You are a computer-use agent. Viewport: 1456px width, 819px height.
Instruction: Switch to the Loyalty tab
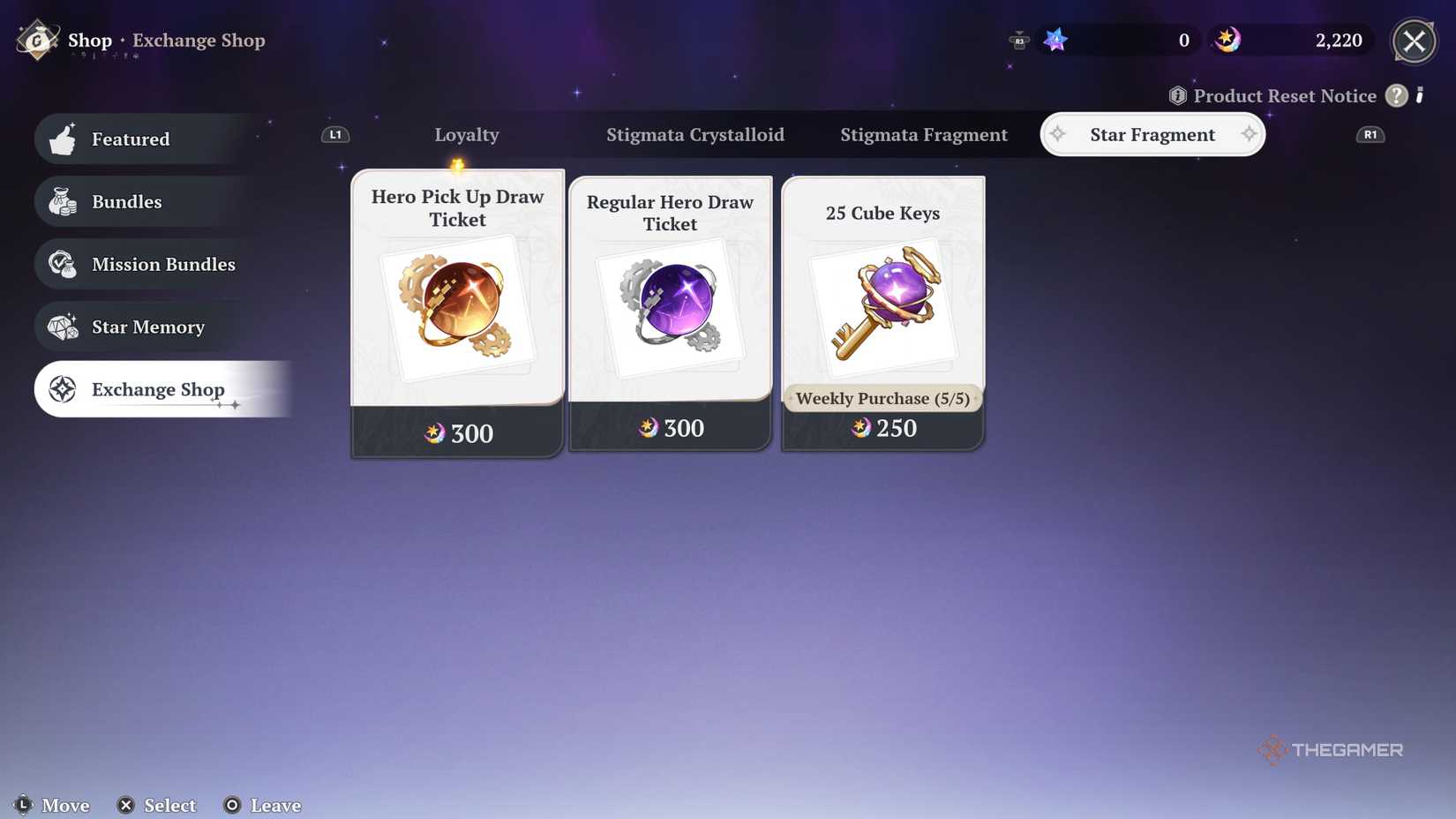pos(466,134)
